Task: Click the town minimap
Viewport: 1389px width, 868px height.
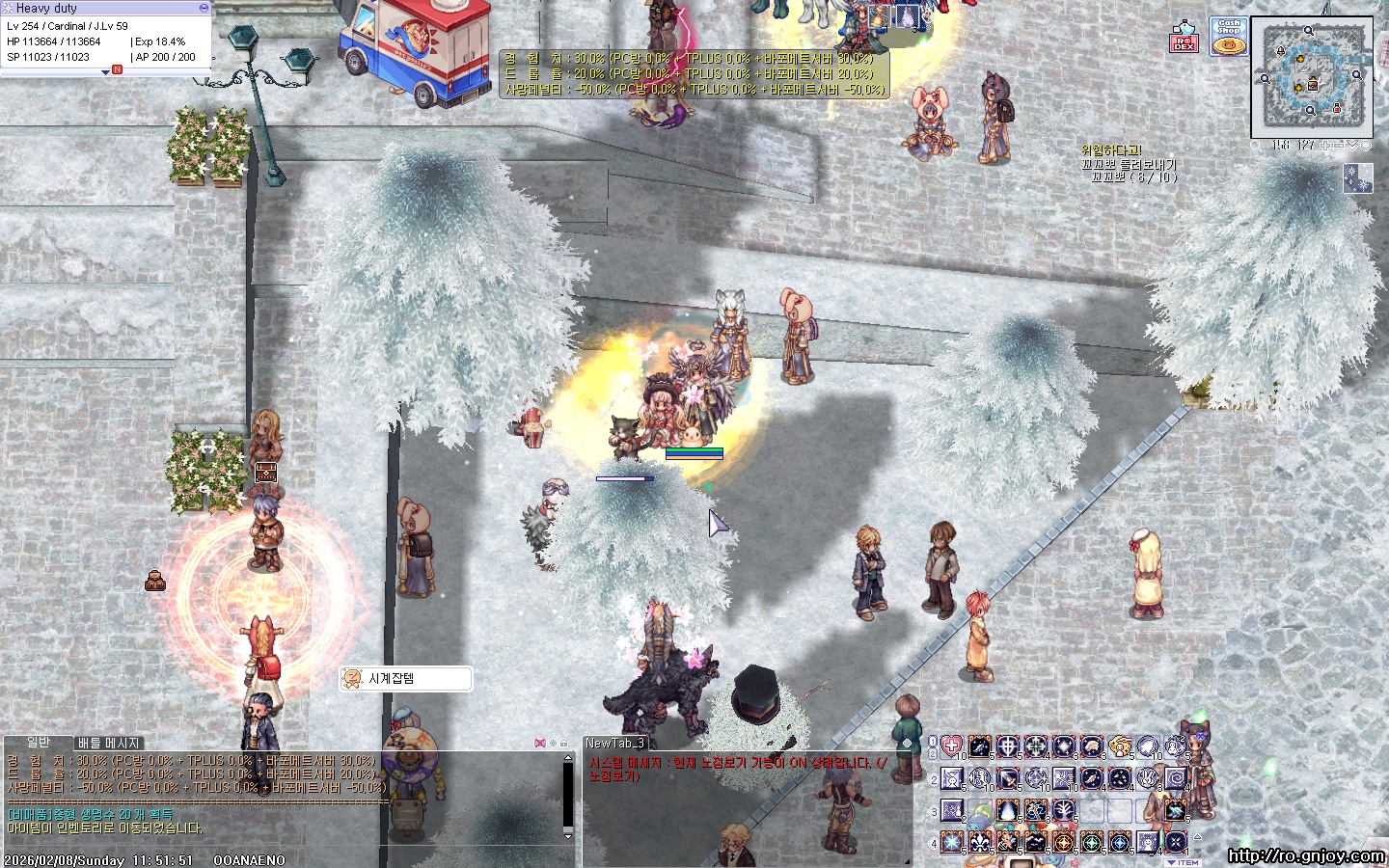Action: (1312, 77)
